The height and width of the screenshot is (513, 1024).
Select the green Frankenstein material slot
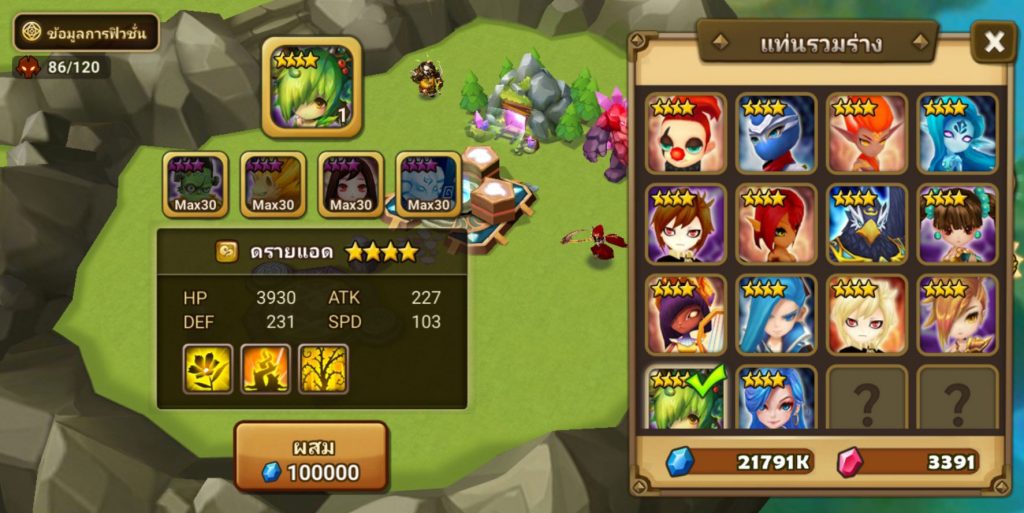click(x=195, y=185)
